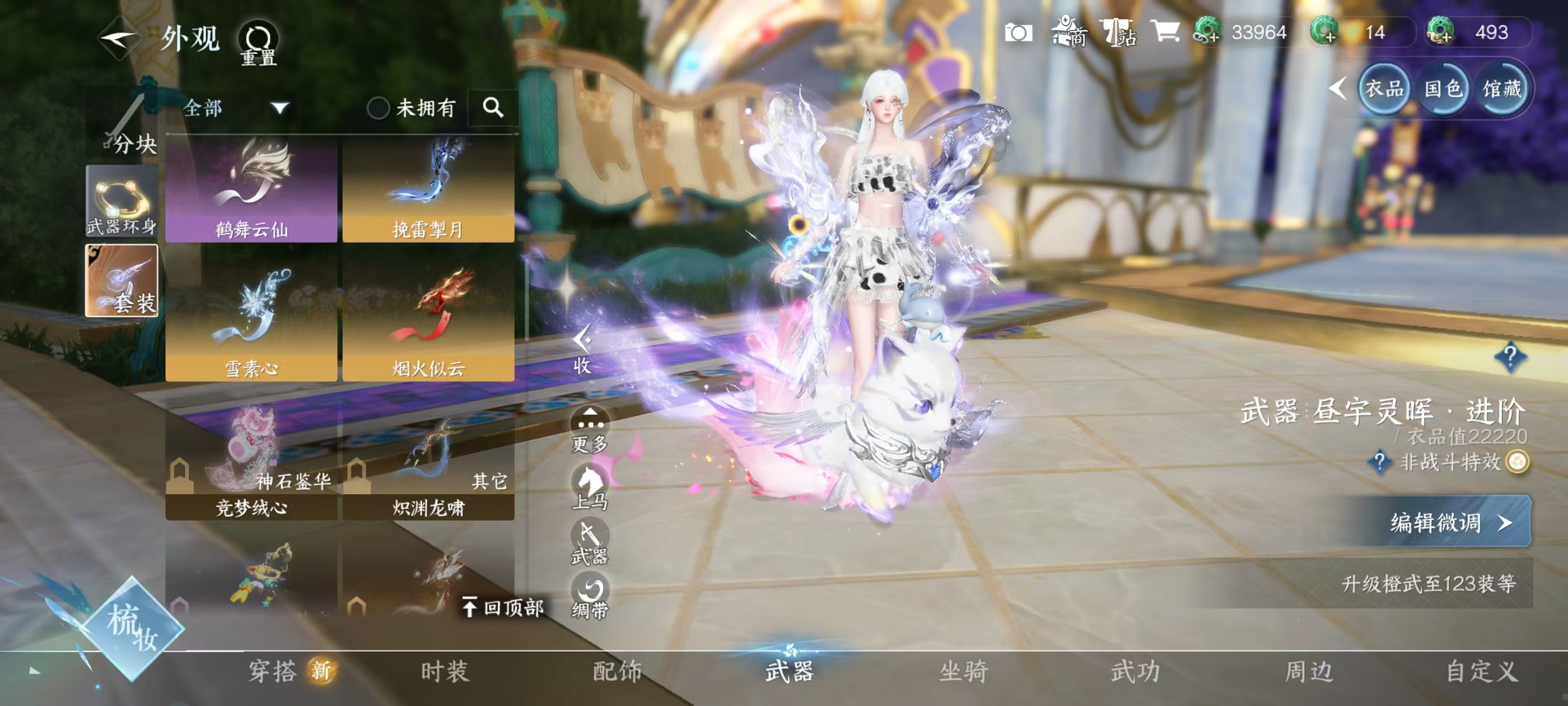Click 回顶部 to return to top

(x=503, y=607)
